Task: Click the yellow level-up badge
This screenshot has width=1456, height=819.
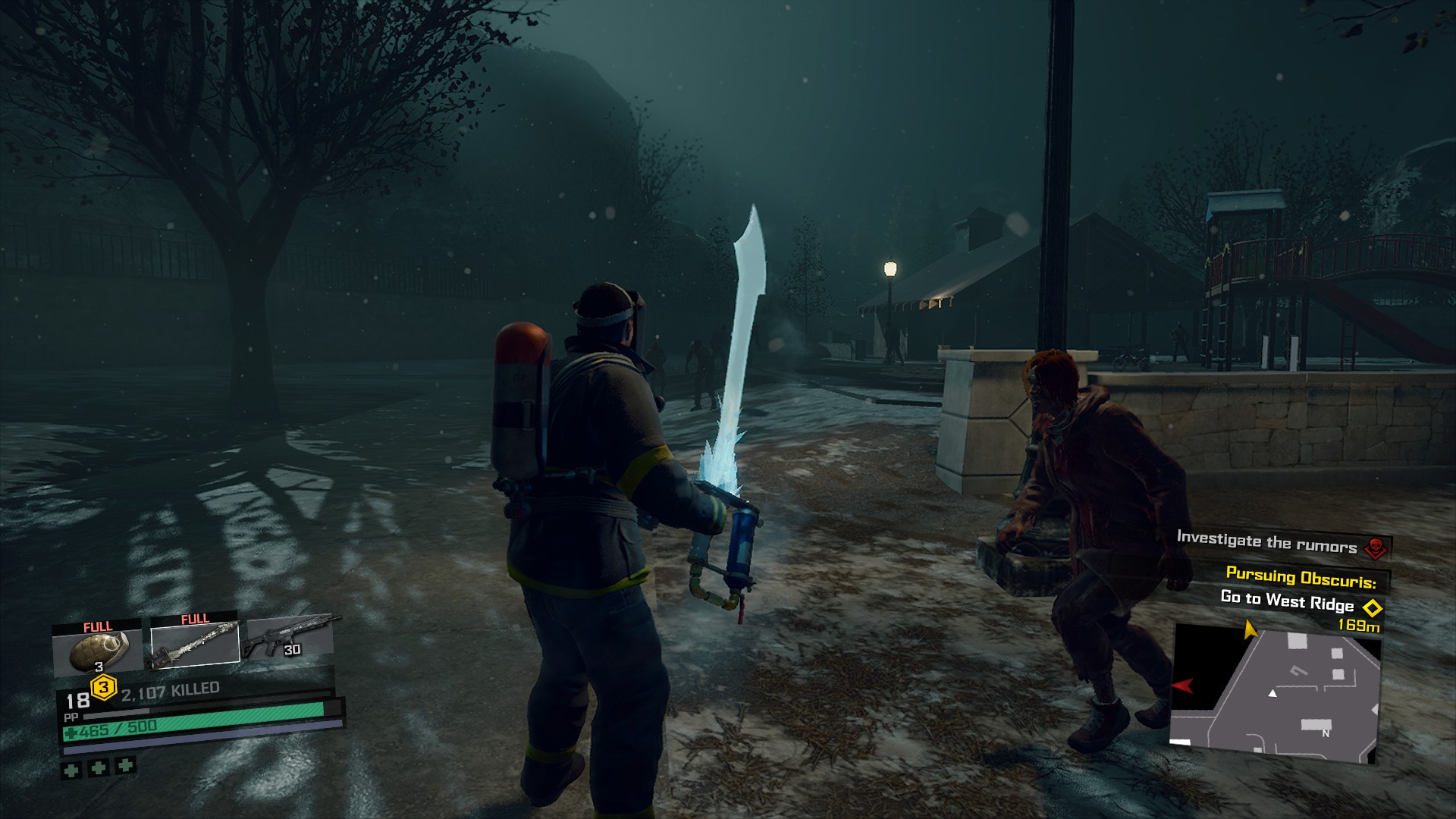Action: 103,688
